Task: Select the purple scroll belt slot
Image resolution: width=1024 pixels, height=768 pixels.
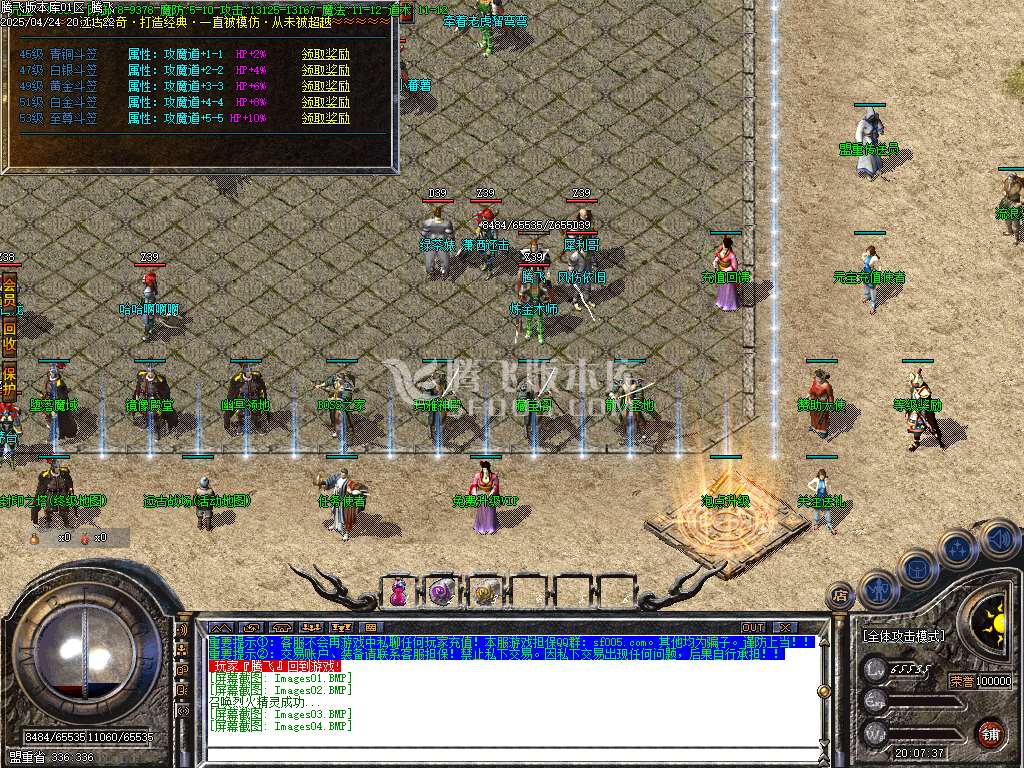Action: 441,592
